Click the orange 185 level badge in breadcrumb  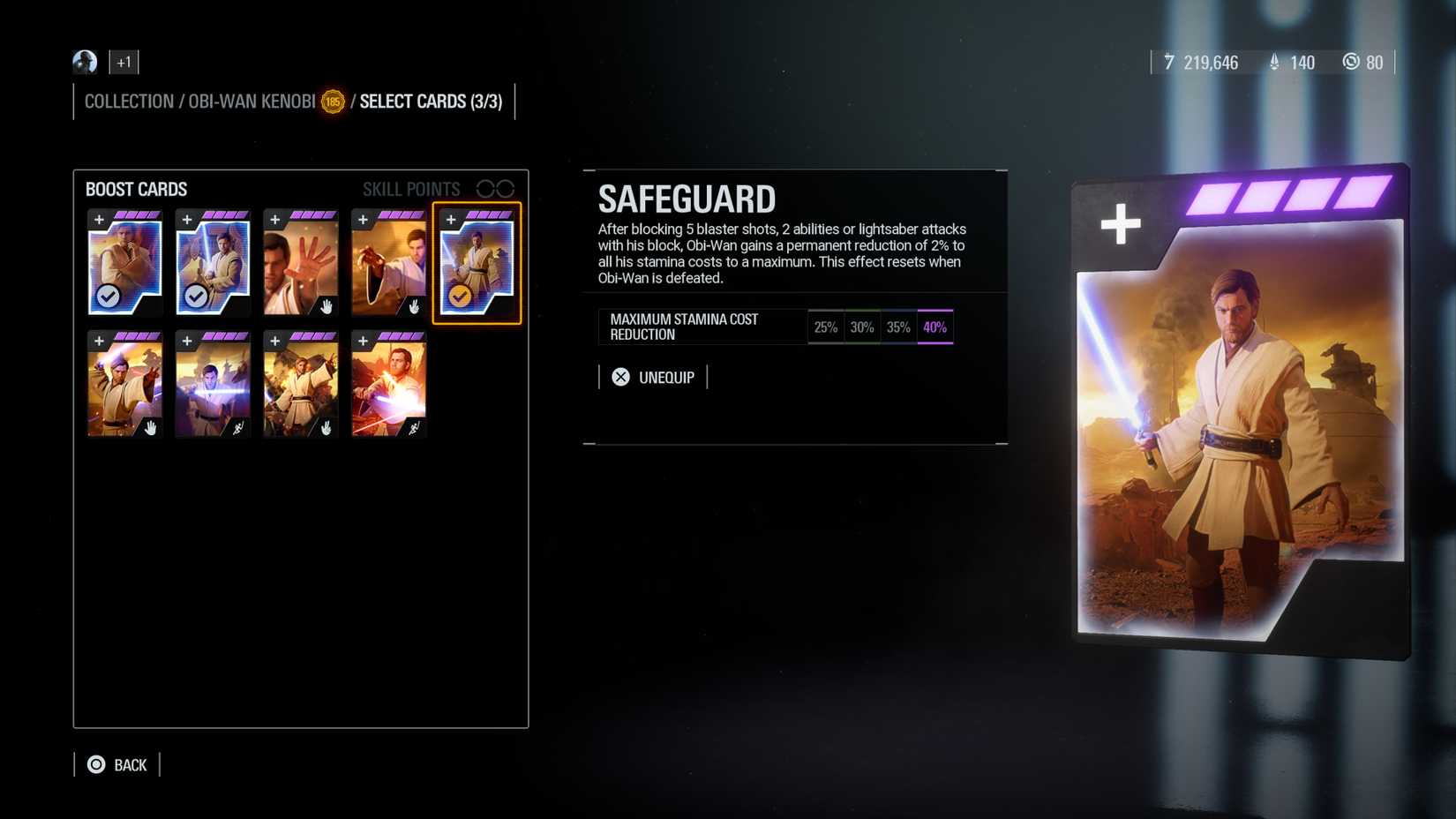point(334,101)
